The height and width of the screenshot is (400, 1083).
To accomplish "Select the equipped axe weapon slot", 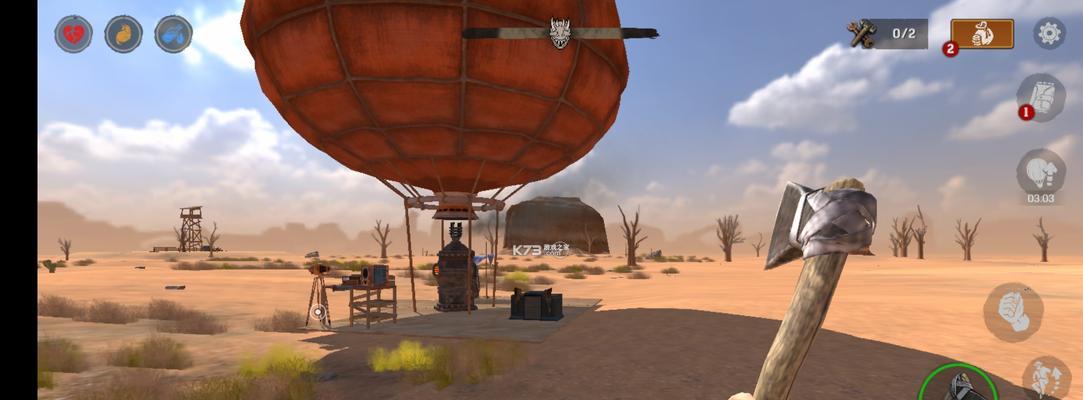I will click(x=957, y=384).
